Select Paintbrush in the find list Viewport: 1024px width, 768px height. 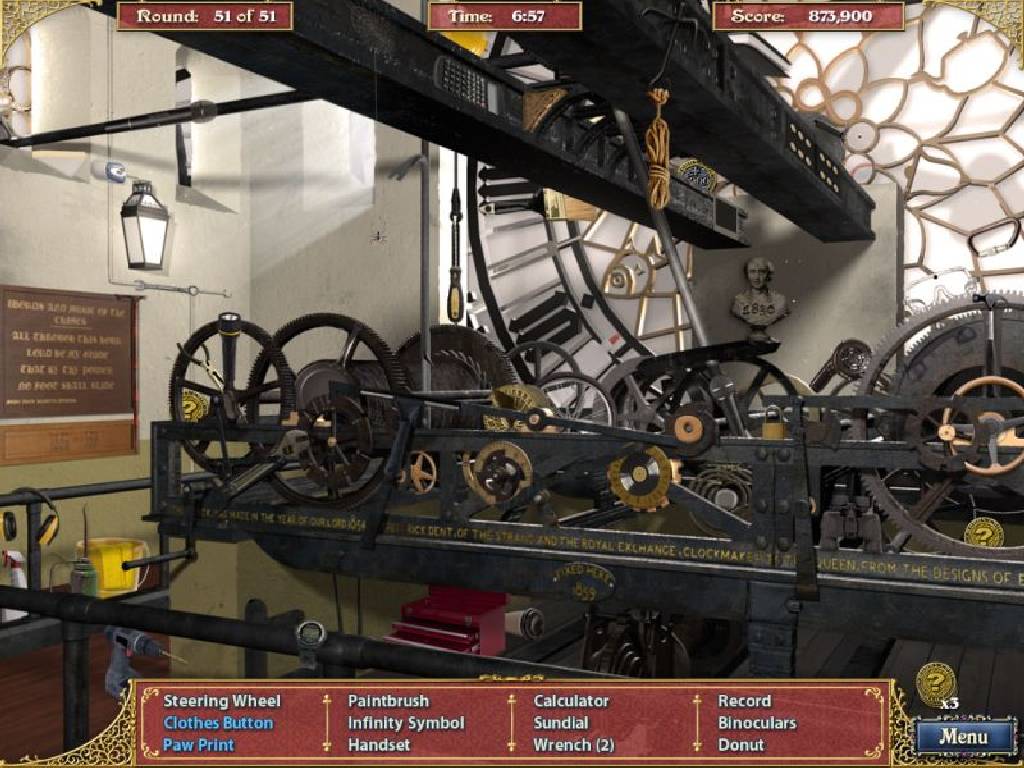point(388,701)
